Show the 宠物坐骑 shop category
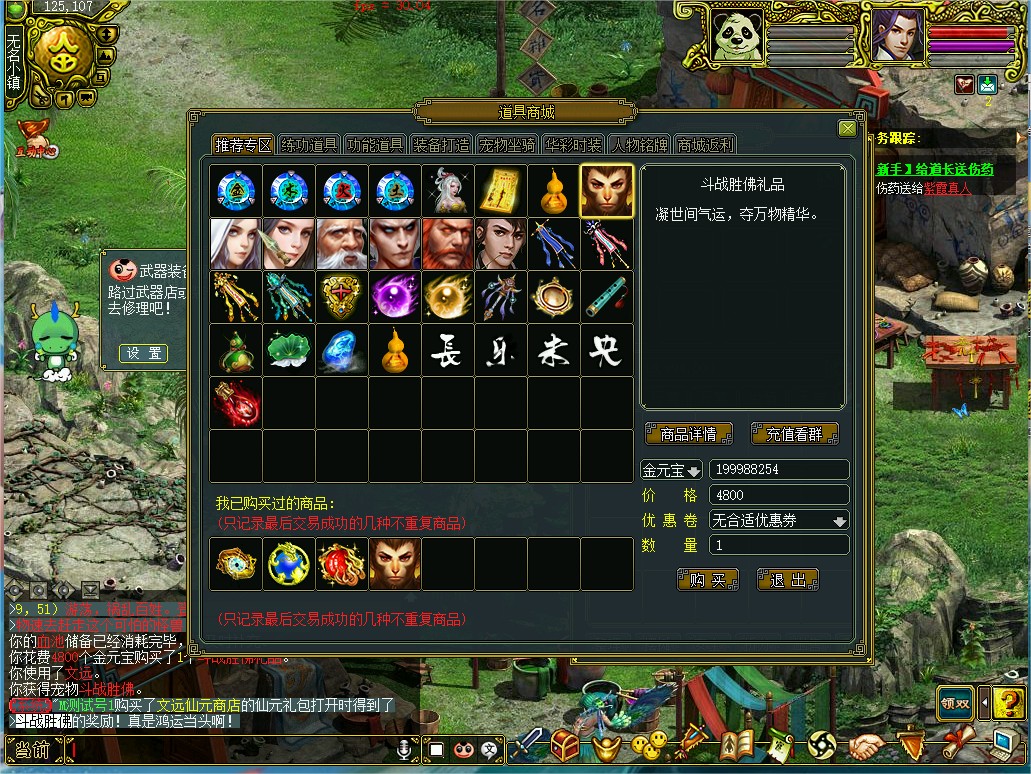Viewport: 1031px width, 774px height. coord(507,145)
